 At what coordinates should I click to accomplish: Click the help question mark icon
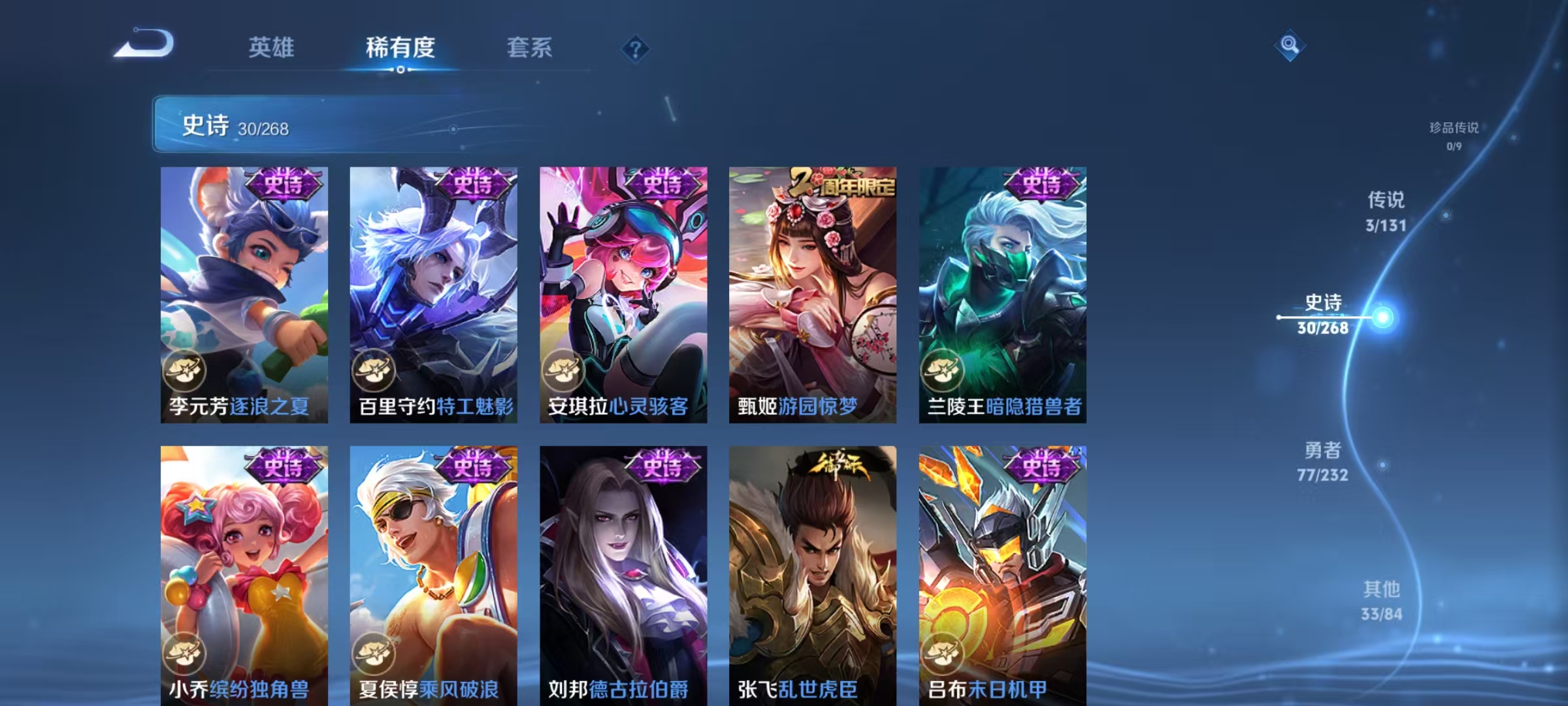(x=637, y=49)
